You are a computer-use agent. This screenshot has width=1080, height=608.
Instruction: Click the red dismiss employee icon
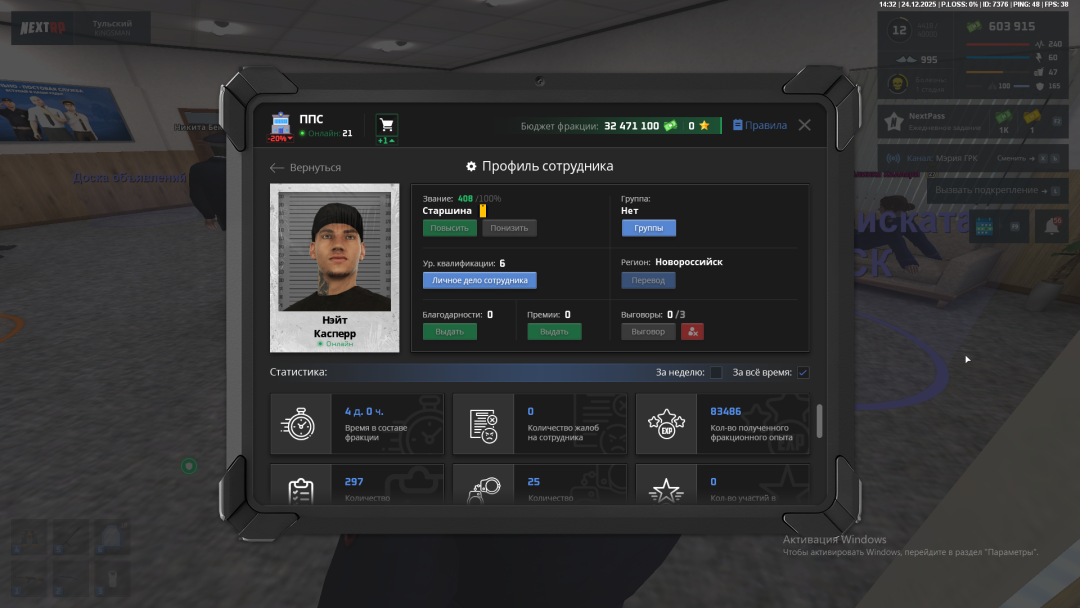click(x=693, y=332)
